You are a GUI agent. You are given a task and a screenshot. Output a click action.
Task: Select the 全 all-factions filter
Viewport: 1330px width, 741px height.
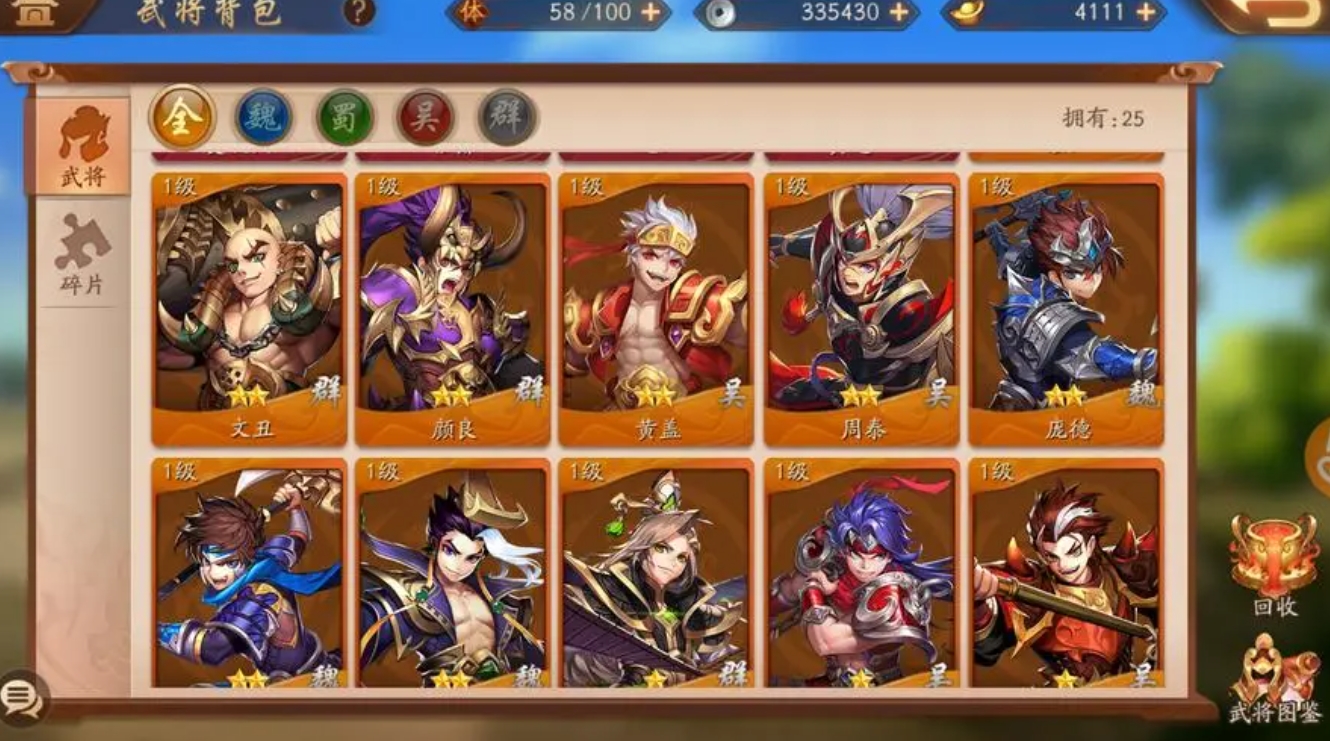click(182, 118)
